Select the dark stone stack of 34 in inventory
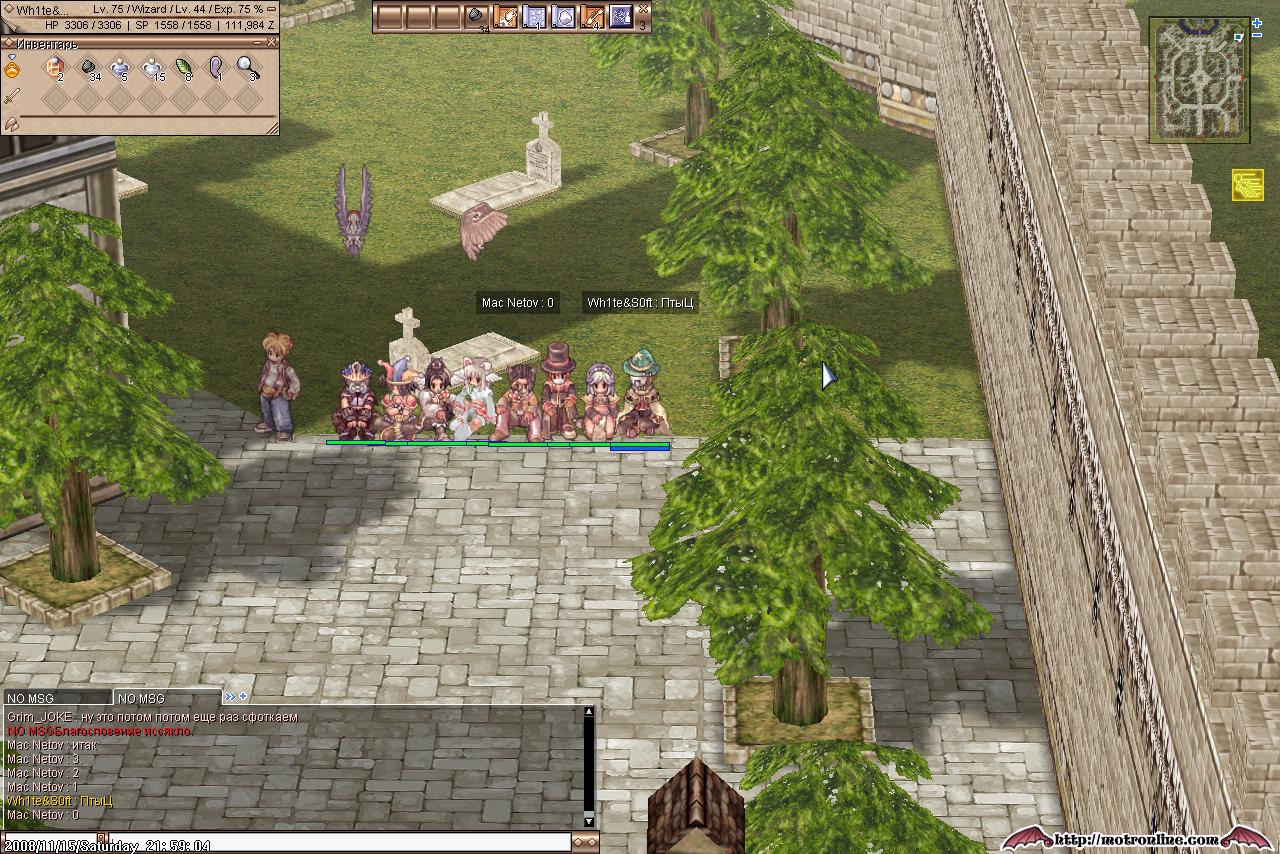The image size is (1280, 854). [x=88, y=68]
